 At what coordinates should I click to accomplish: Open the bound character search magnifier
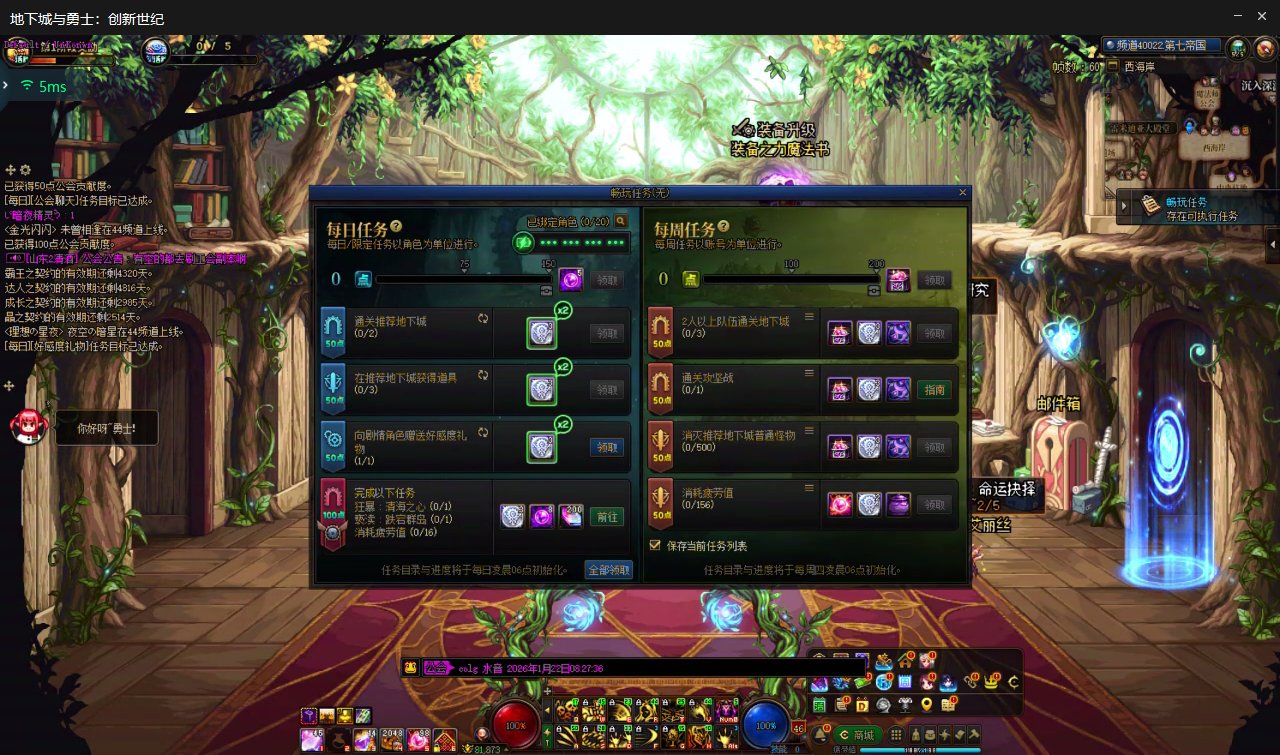pos(621,221)
